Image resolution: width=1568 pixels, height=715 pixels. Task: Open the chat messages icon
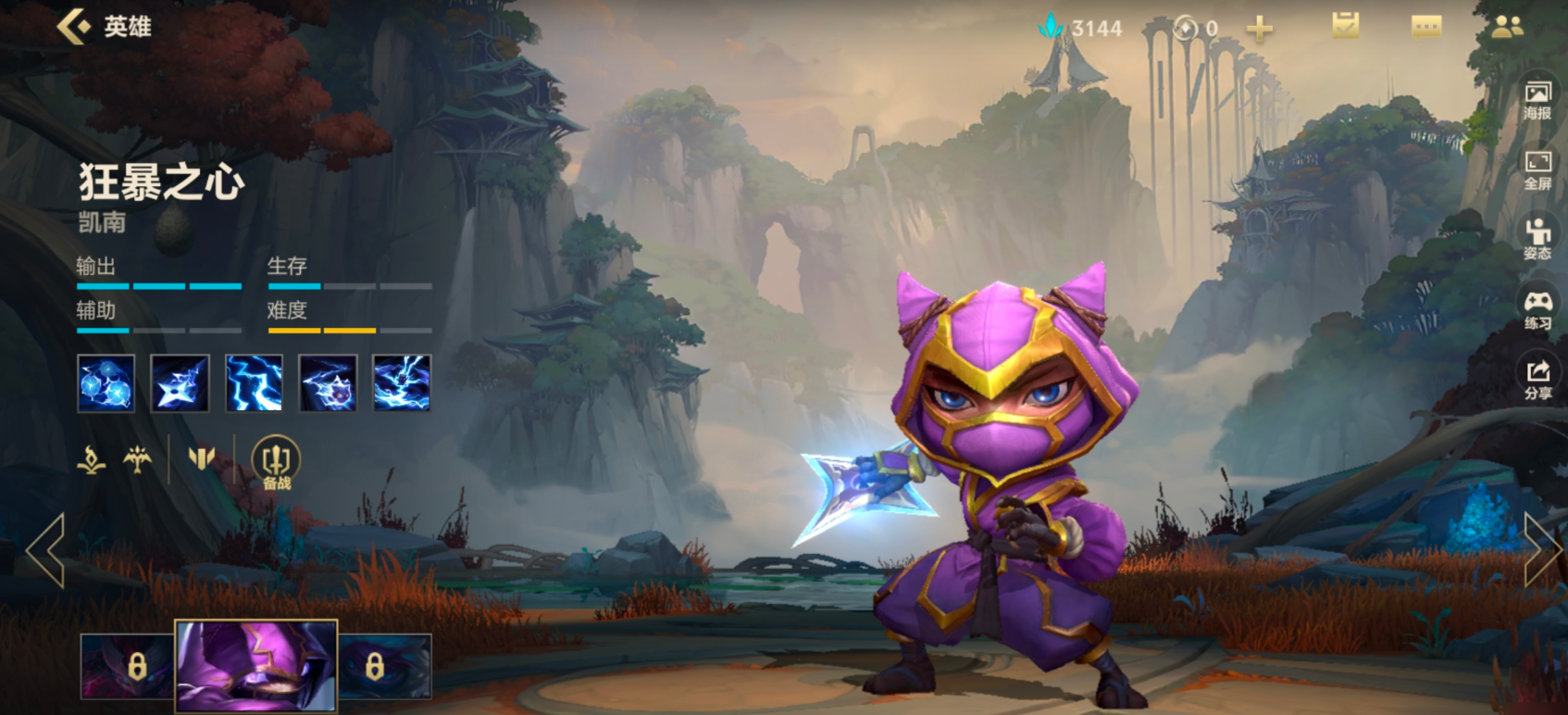coord(1425,27)
